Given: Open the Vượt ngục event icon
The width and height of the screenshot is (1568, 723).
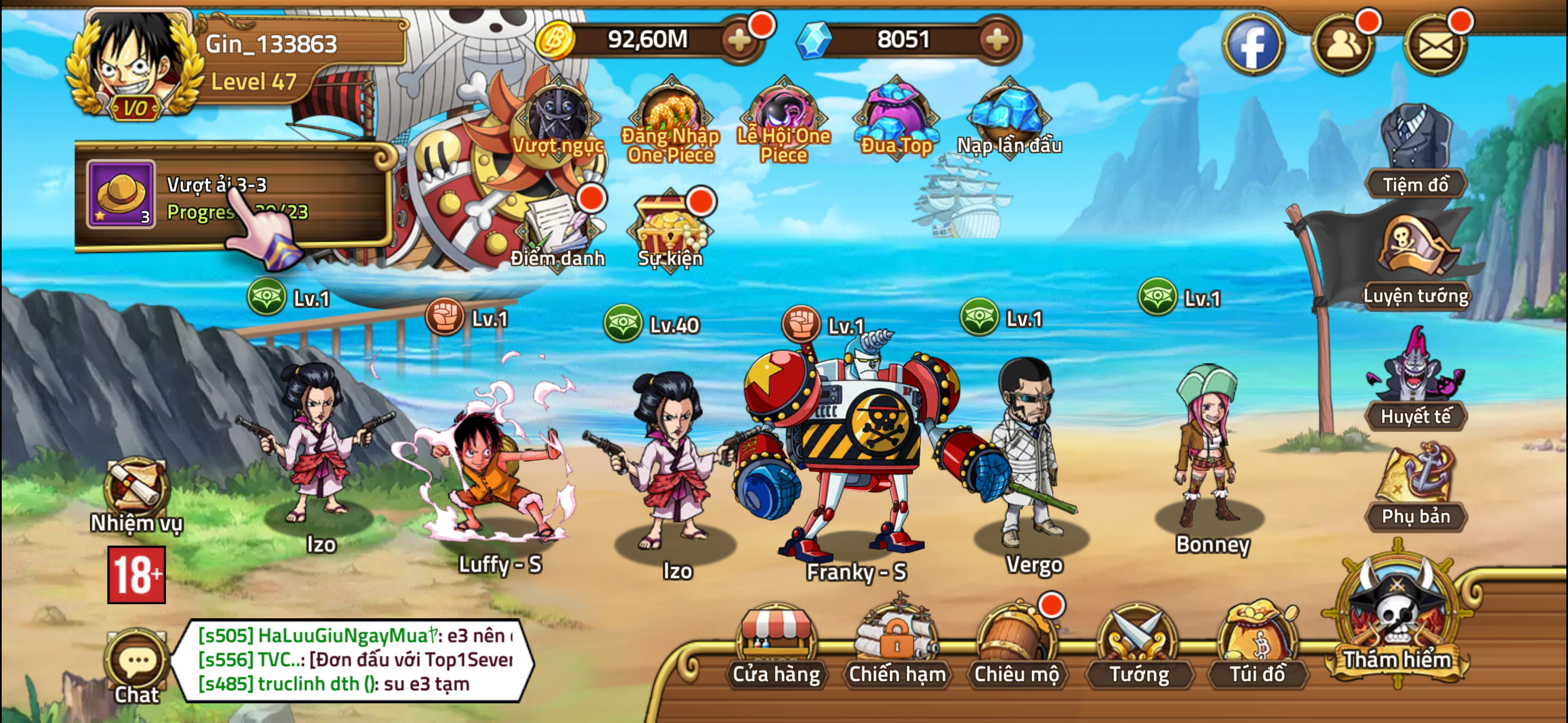Looking at the screenshot, I should pos(557,120).
